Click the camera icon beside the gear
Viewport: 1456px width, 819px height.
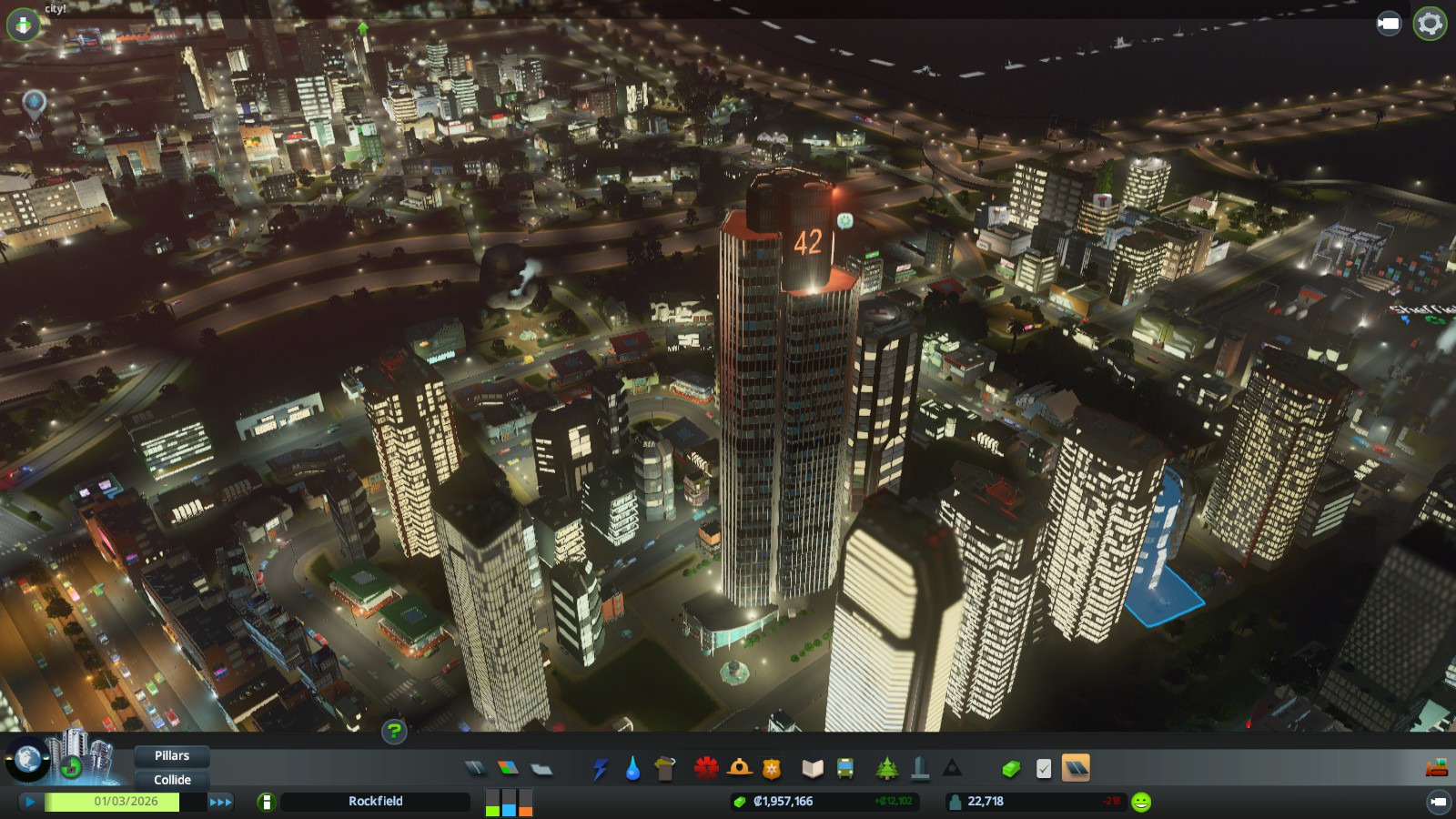1389,24
